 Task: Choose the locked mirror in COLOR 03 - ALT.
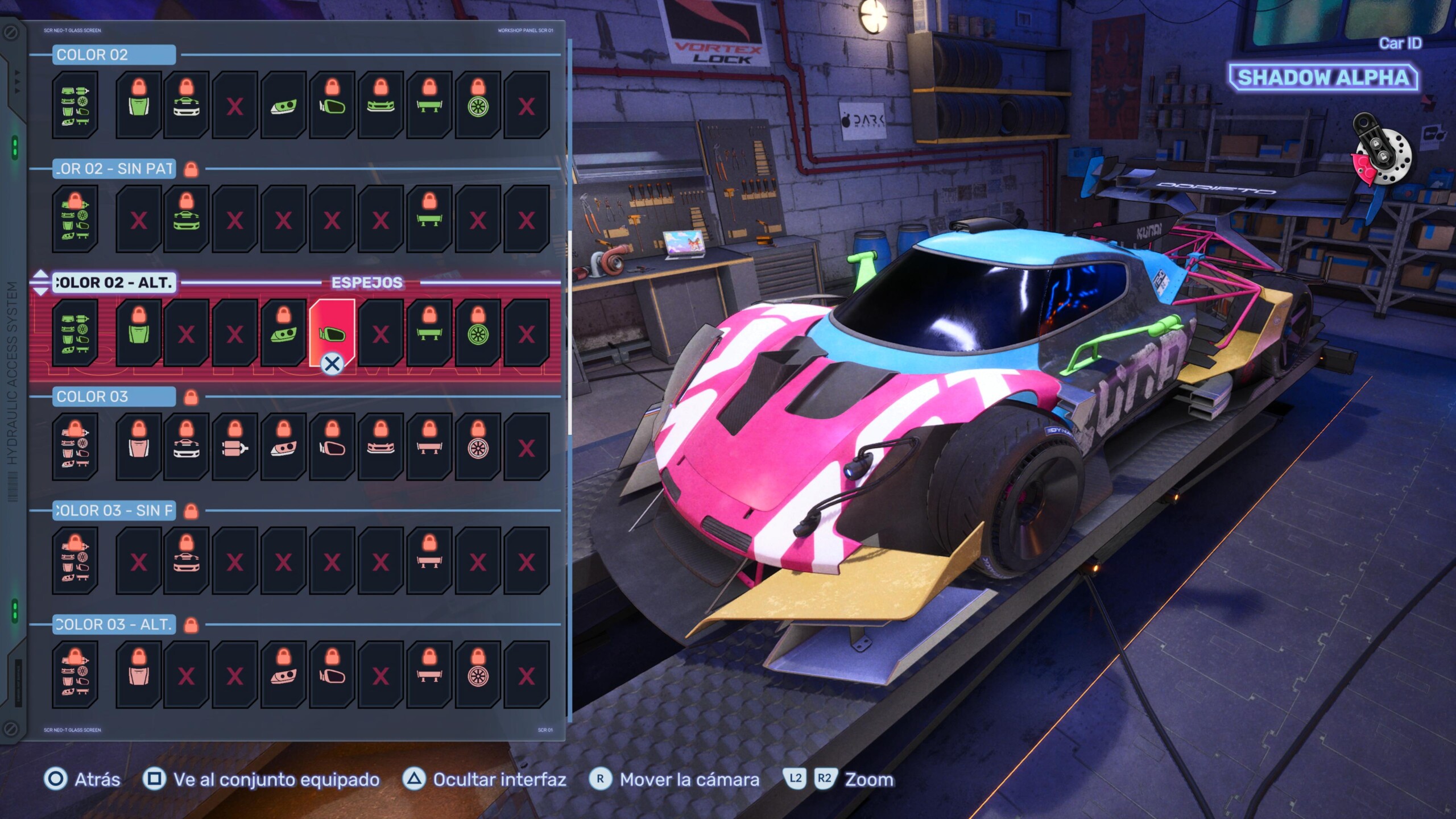(332, 675)
